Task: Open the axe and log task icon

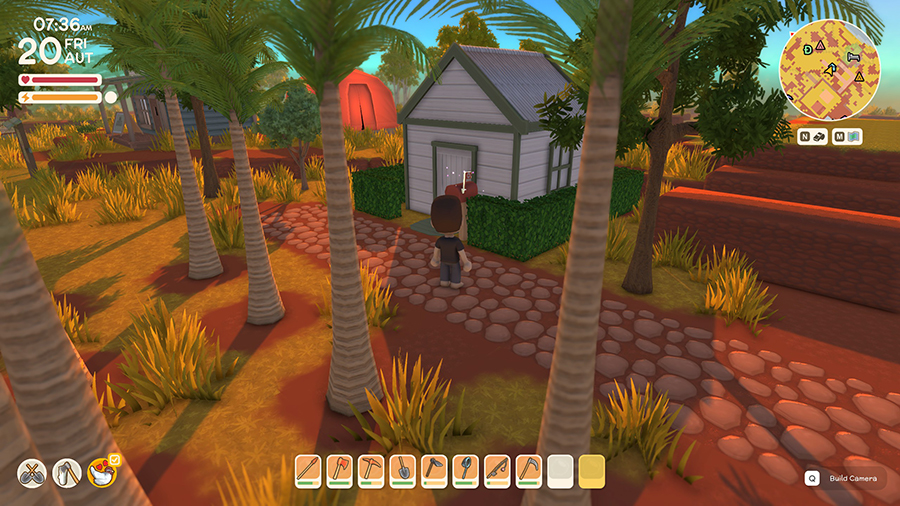Action: [x=67, y=471]
